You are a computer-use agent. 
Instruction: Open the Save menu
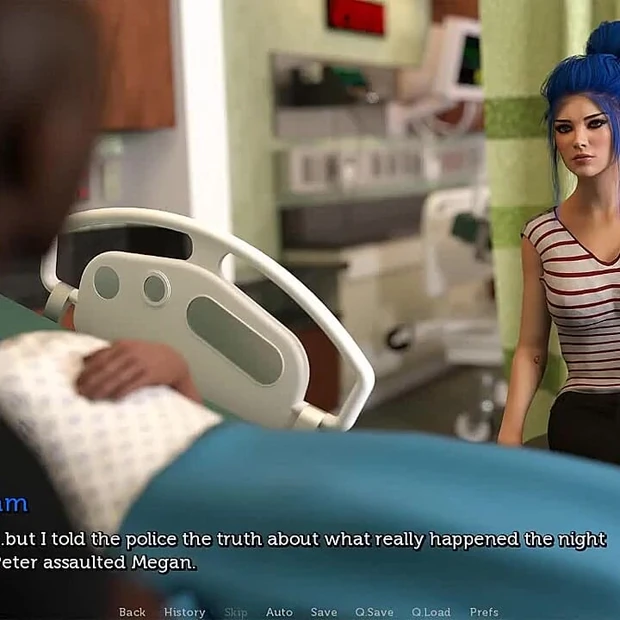click(323, 612)
